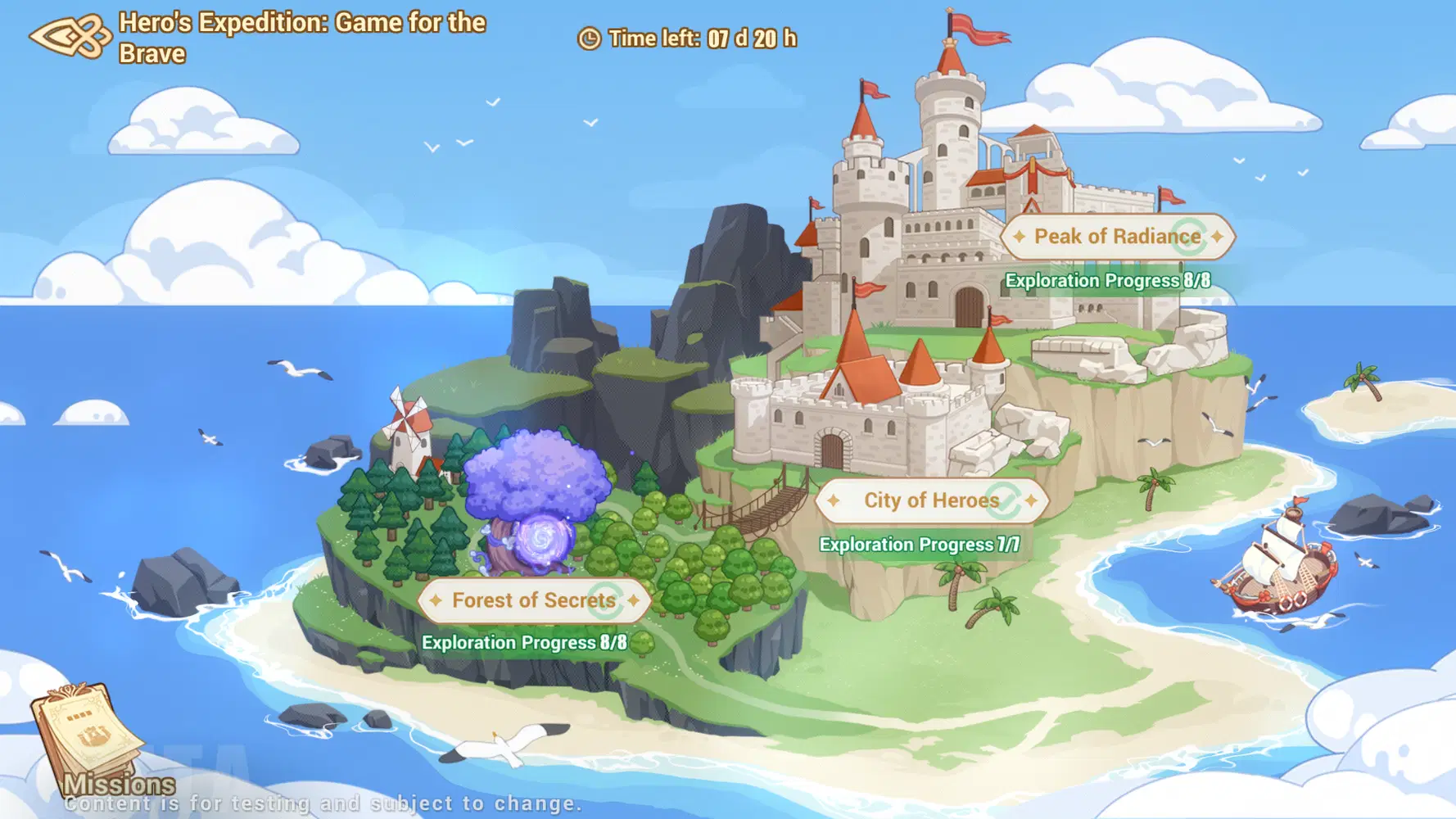Click the event emblem beside the title

coord(70,37)
